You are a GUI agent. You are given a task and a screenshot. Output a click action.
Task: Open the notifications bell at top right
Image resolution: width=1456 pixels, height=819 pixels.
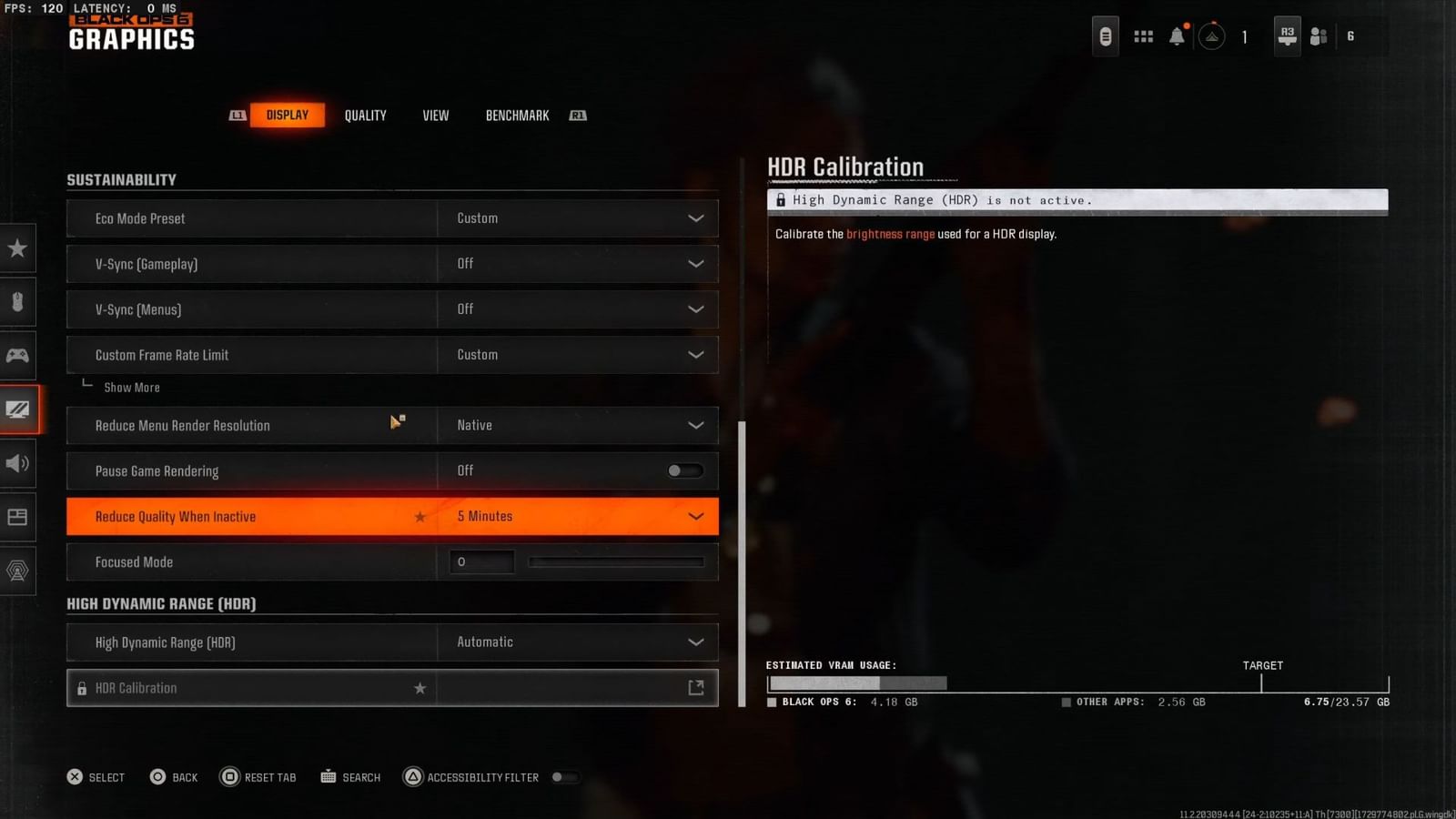[x=1176, y=35]
